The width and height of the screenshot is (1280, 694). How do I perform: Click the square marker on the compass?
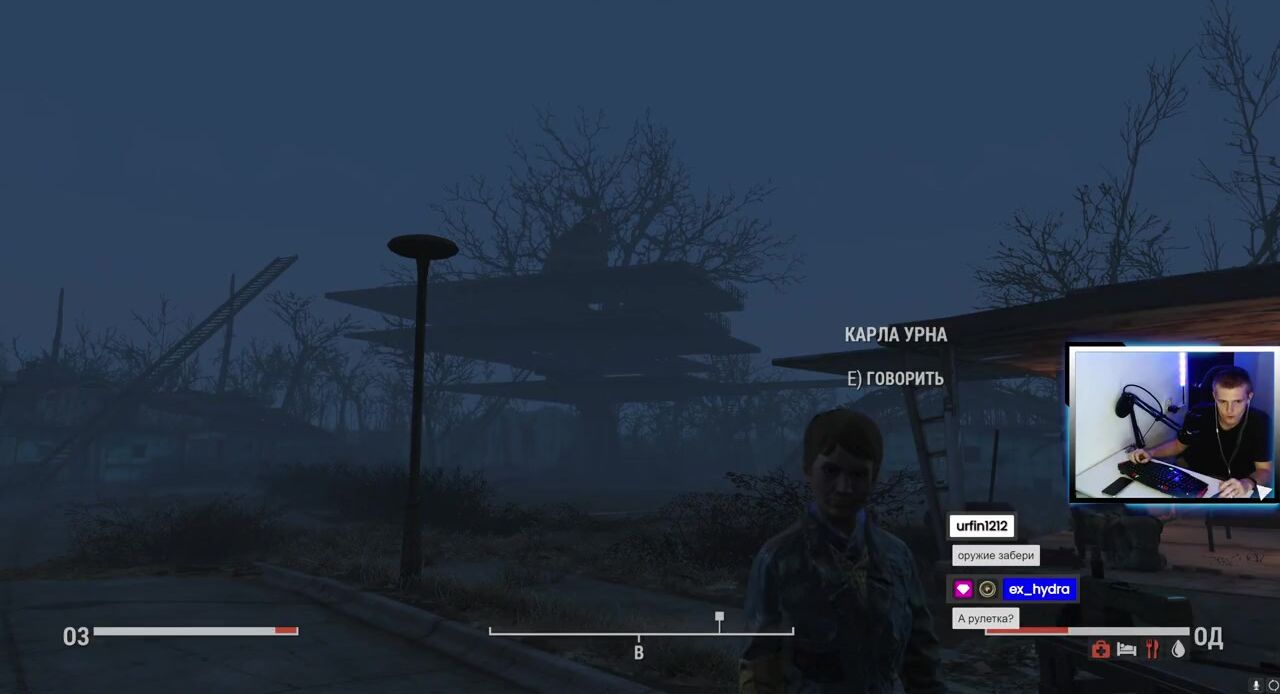click(719, 617)
